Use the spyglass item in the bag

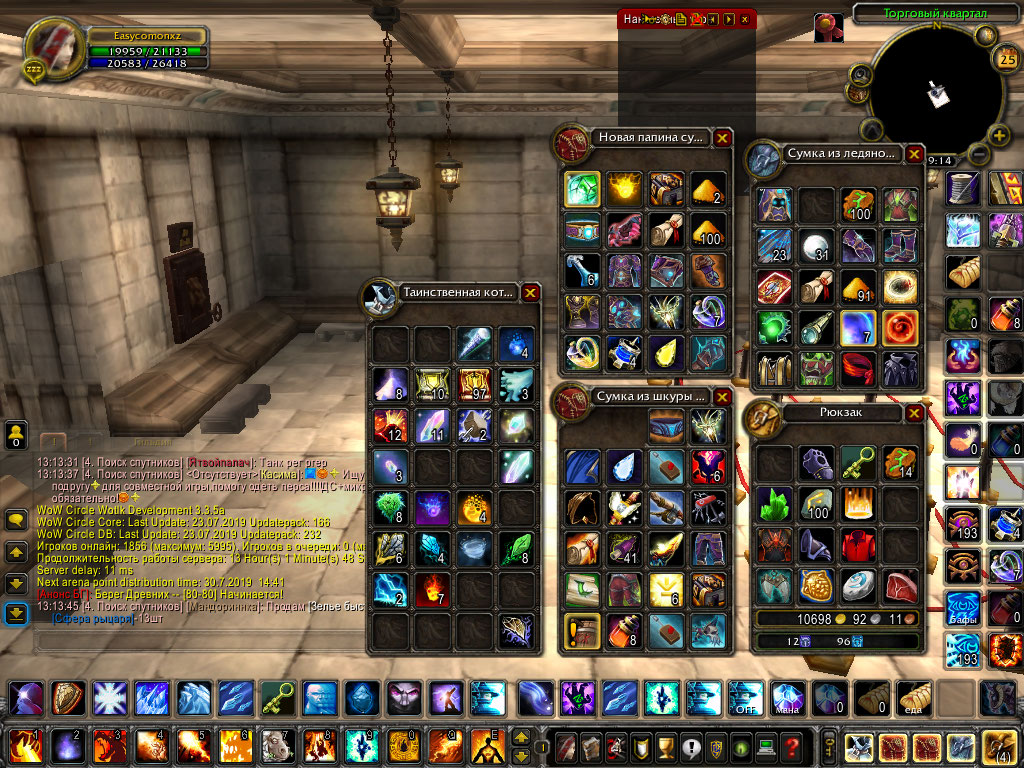pos(816,327)
